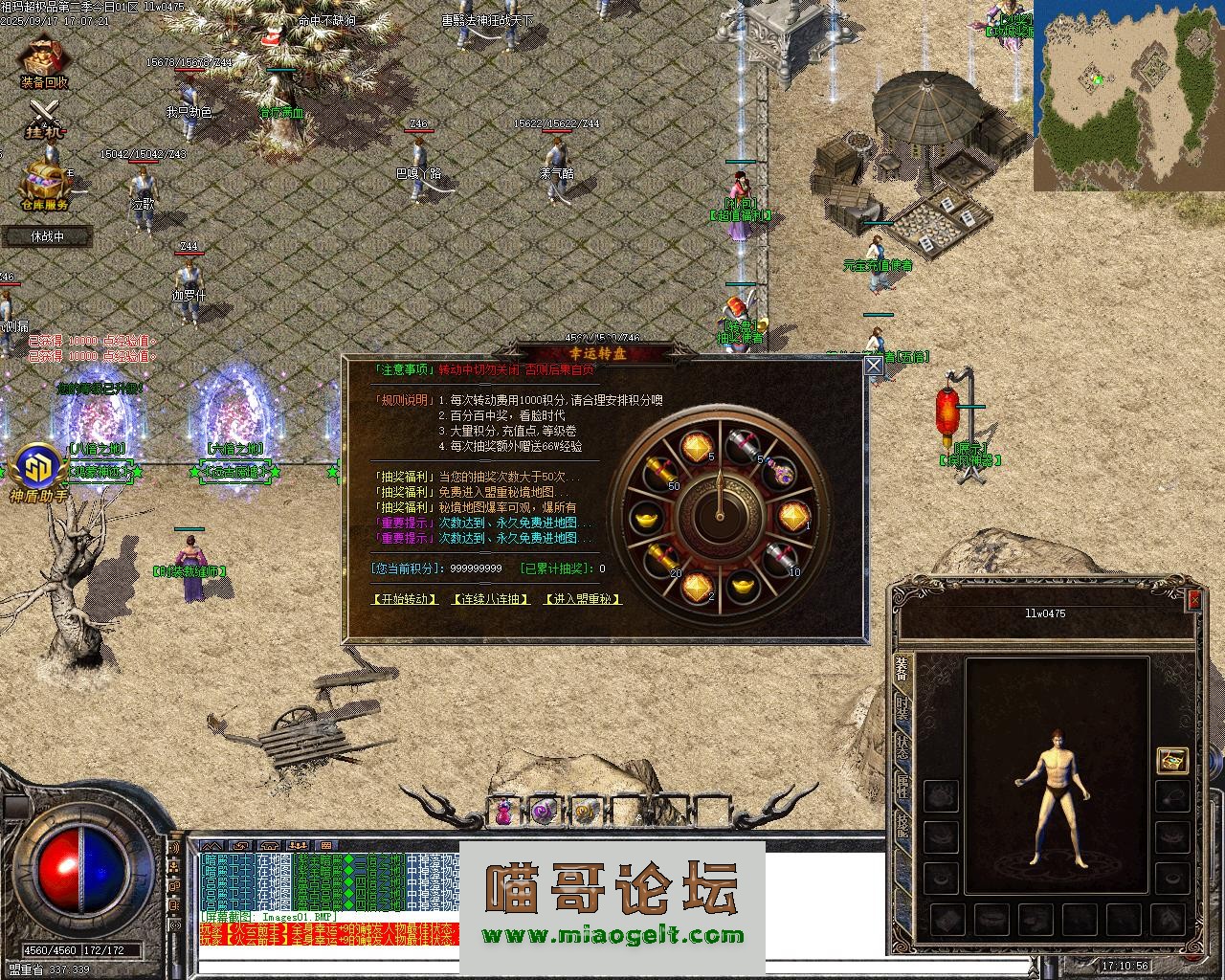Close the character equipment panel
1225x980 pixels.
(x=1193, y=600)
